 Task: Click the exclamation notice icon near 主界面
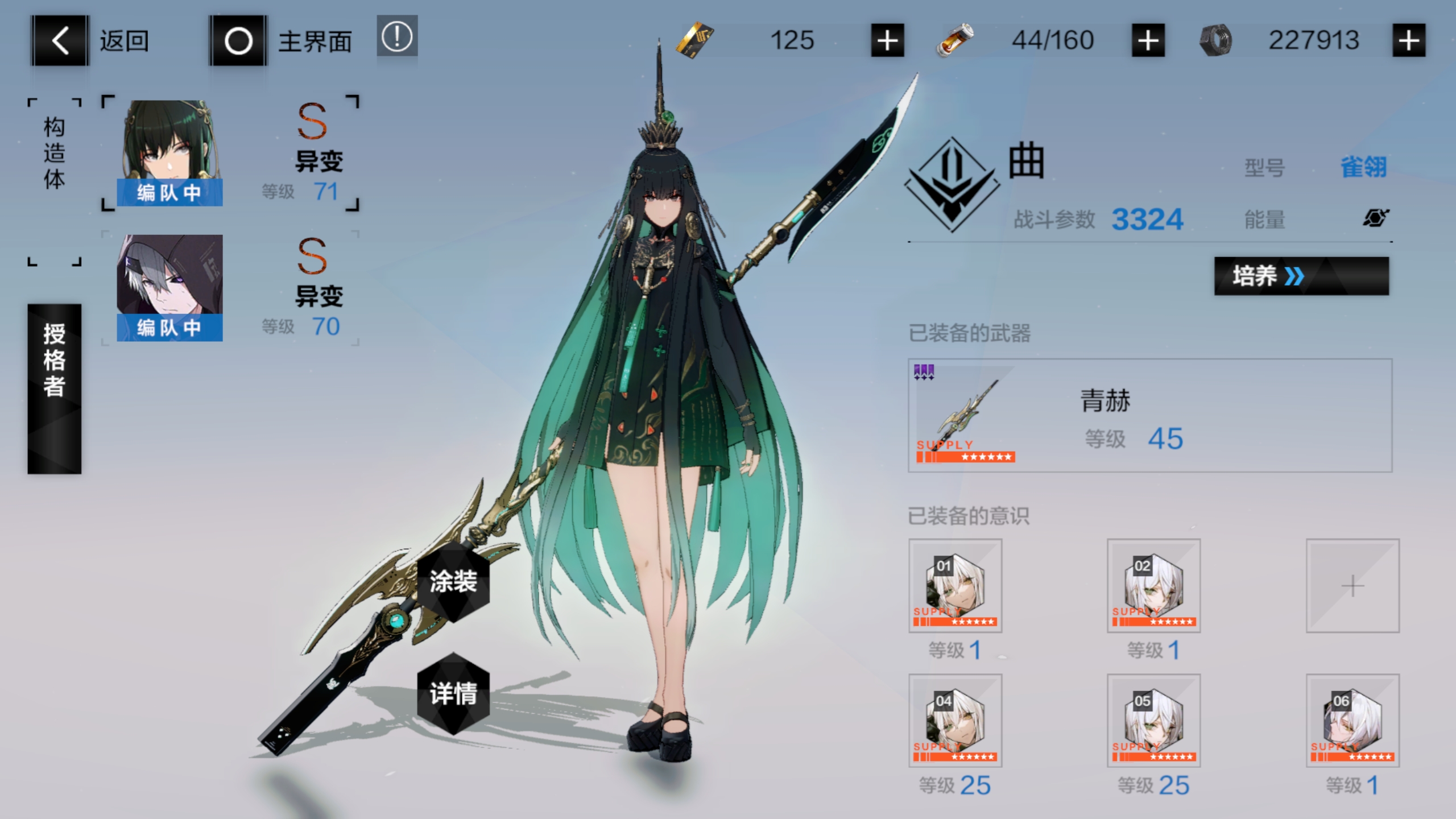pyautogui.click(x=396, y=38)
